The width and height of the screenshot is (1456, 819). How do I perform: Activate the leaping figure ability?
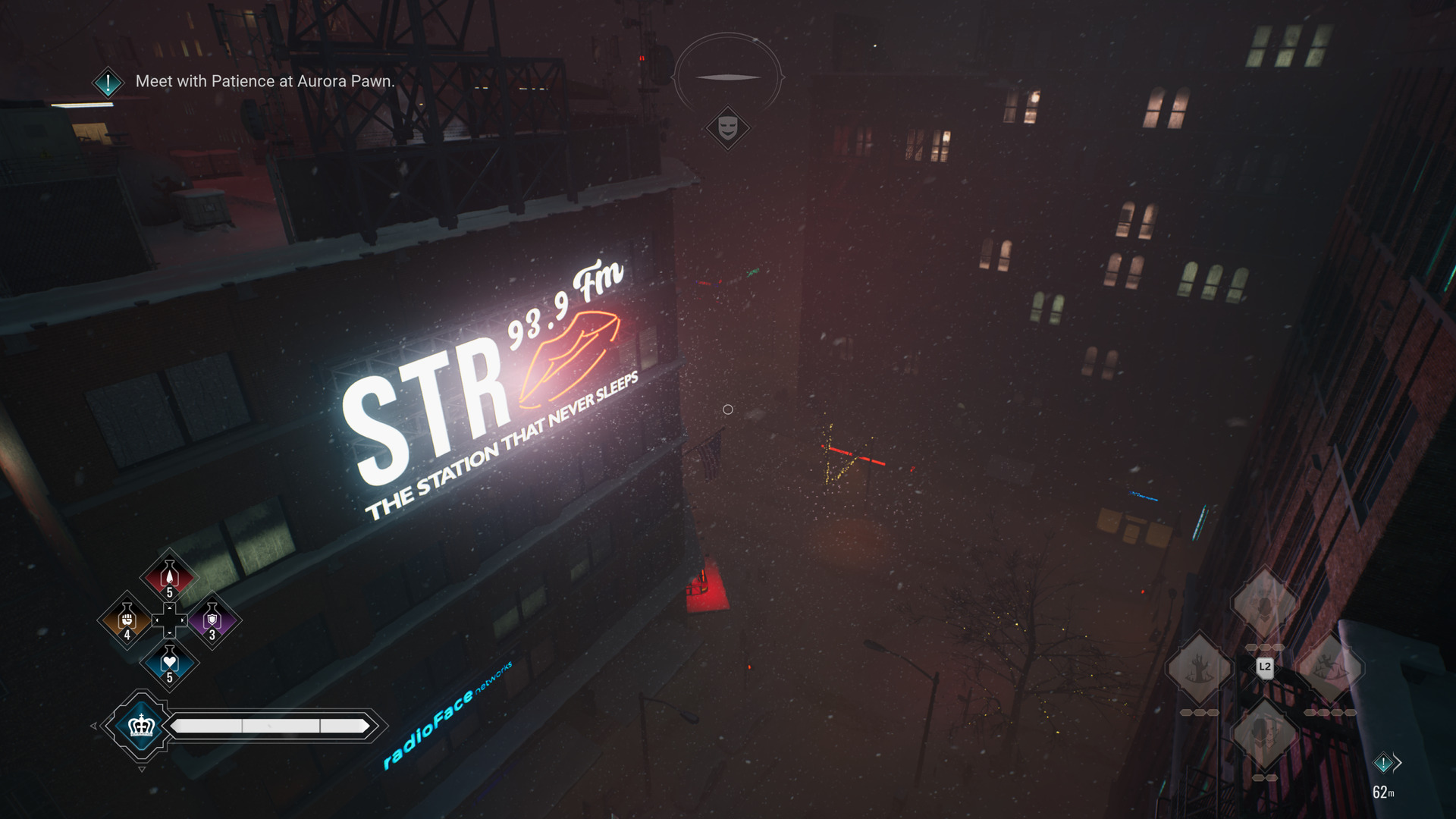[1329, 669]
